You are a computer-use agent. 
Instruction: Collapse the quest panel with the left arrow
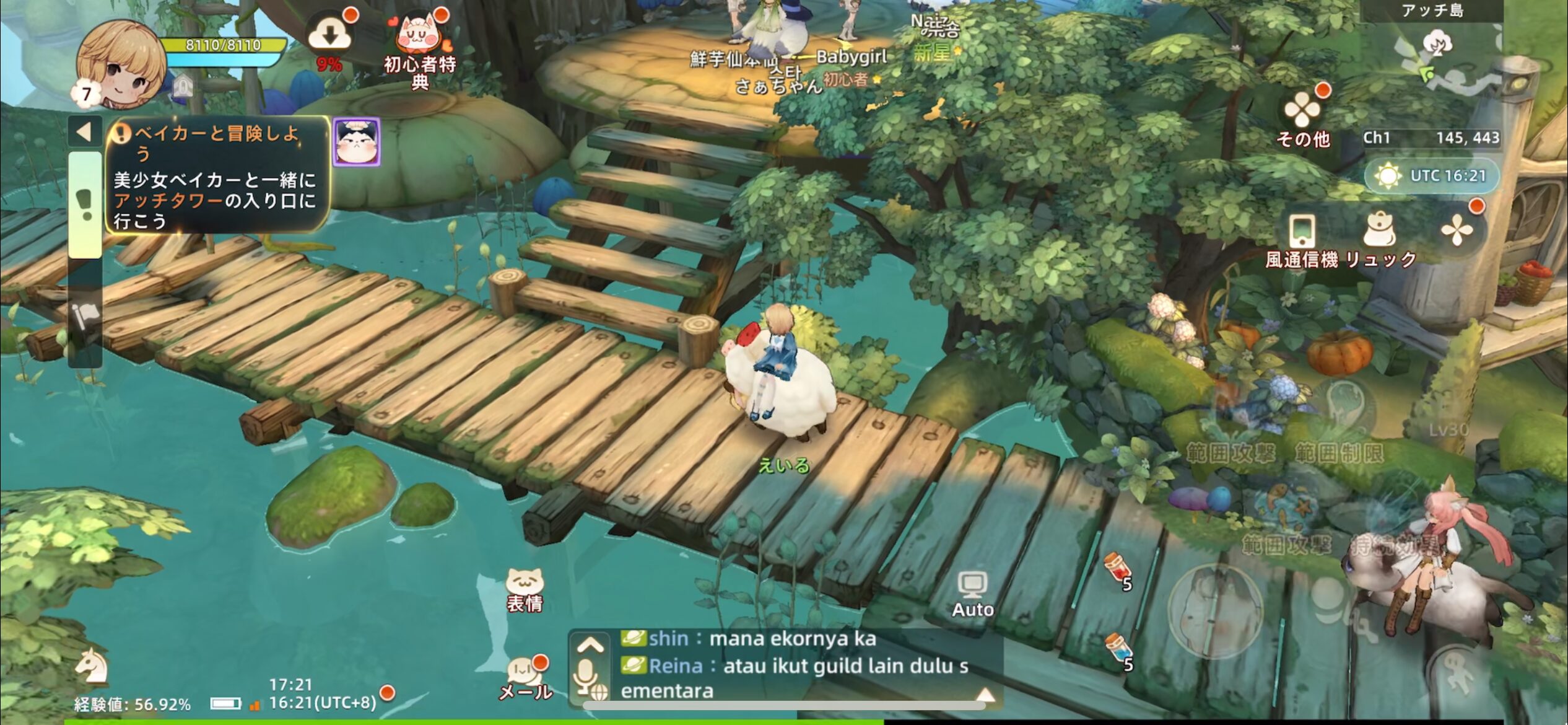(x=84, y=131)
